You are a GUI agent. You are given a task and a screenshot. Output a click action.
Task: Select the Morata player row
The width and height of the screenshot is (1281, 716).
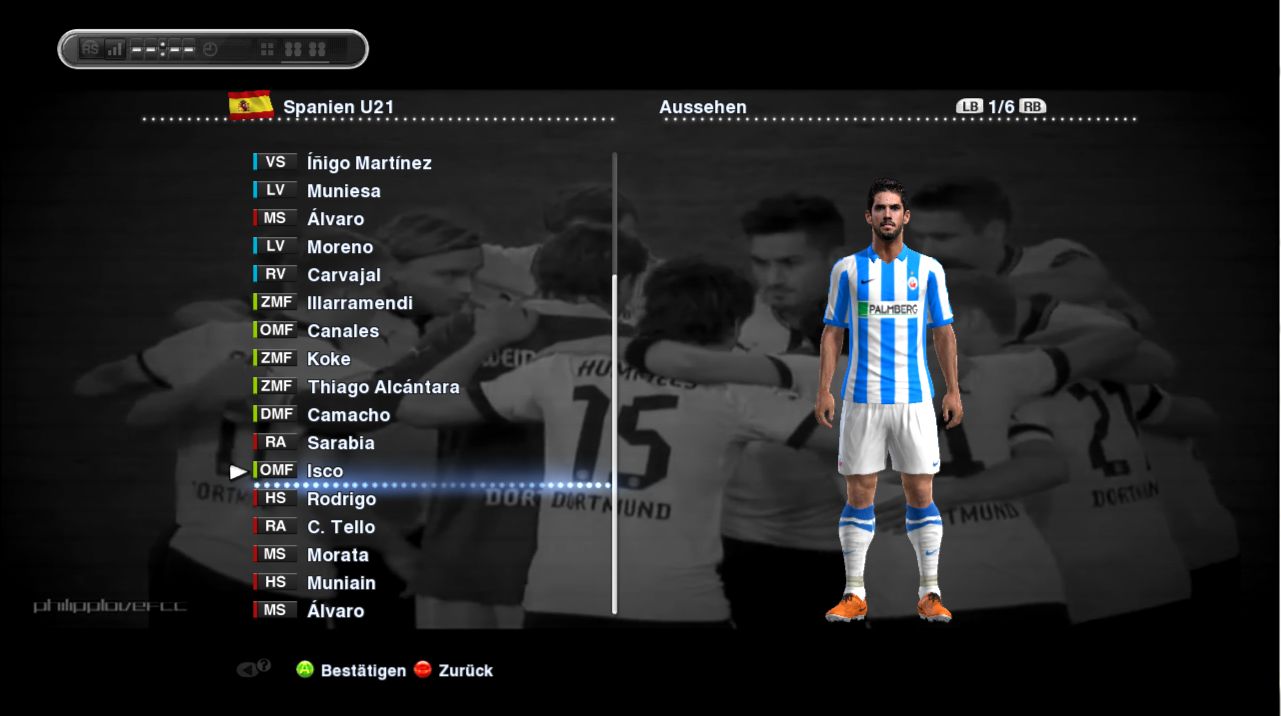click(x=338, y=555)
